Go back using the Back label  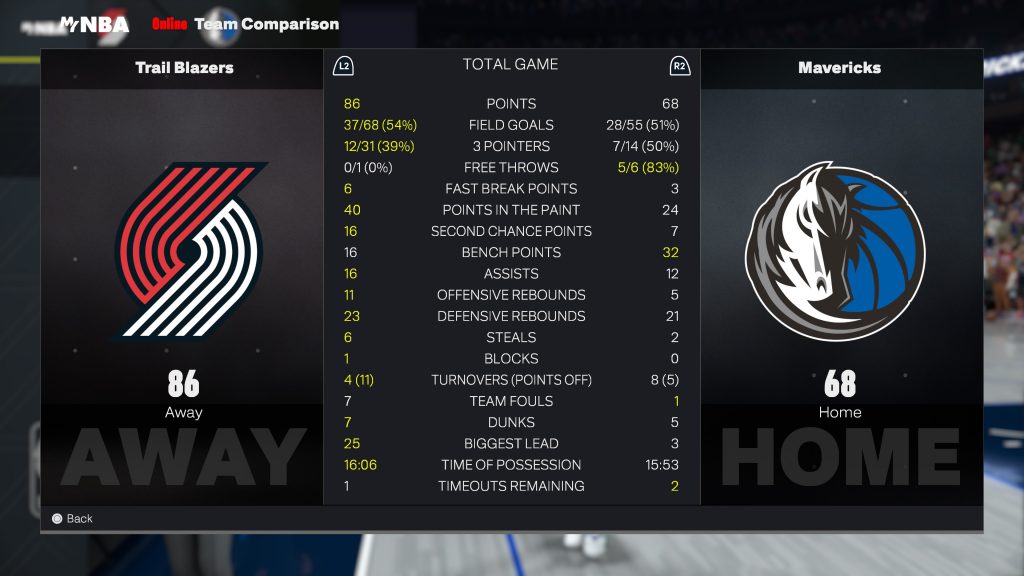click(x=79, y=518)
